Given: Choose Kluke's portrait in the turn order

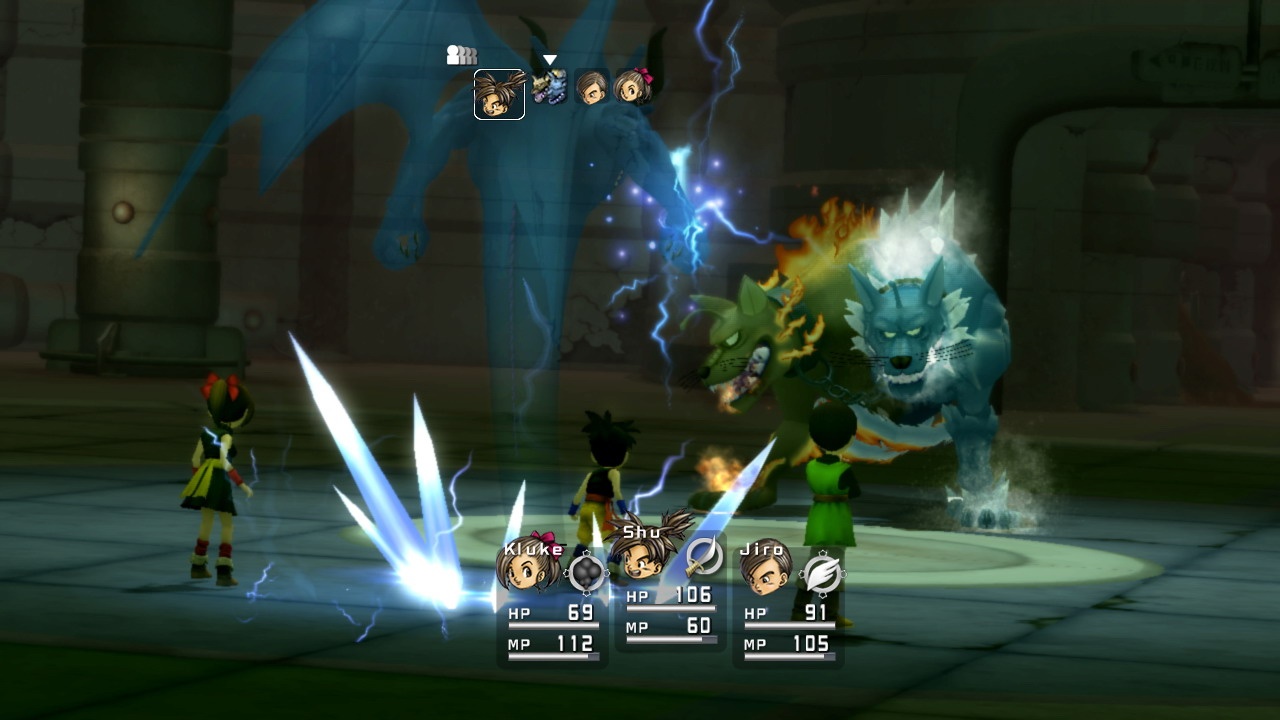Looking at the screenshot, I should [632, 87].
